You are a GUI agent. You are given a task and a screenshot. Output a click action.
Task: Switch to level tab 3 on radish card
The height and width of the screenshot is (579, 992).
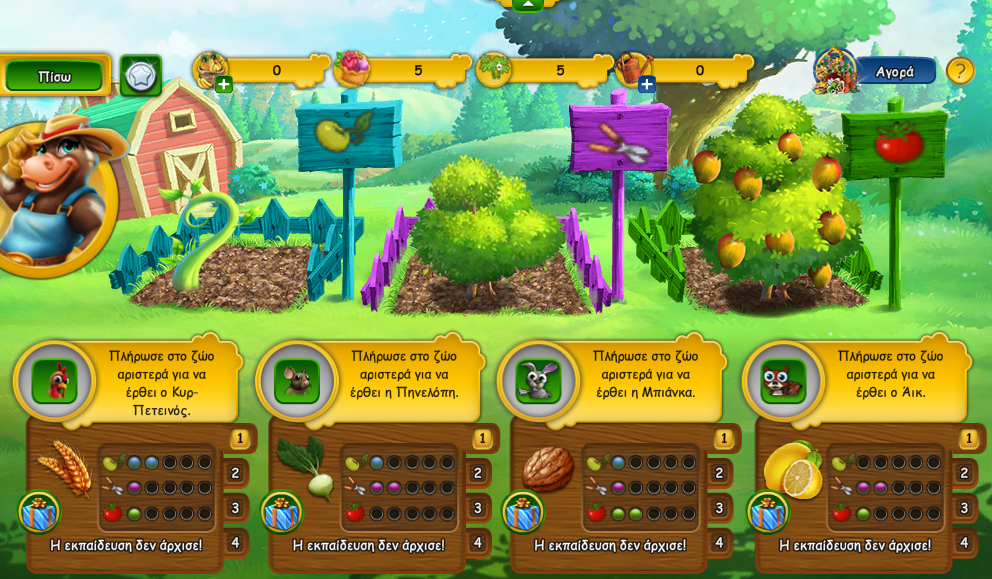click(478, 508)
